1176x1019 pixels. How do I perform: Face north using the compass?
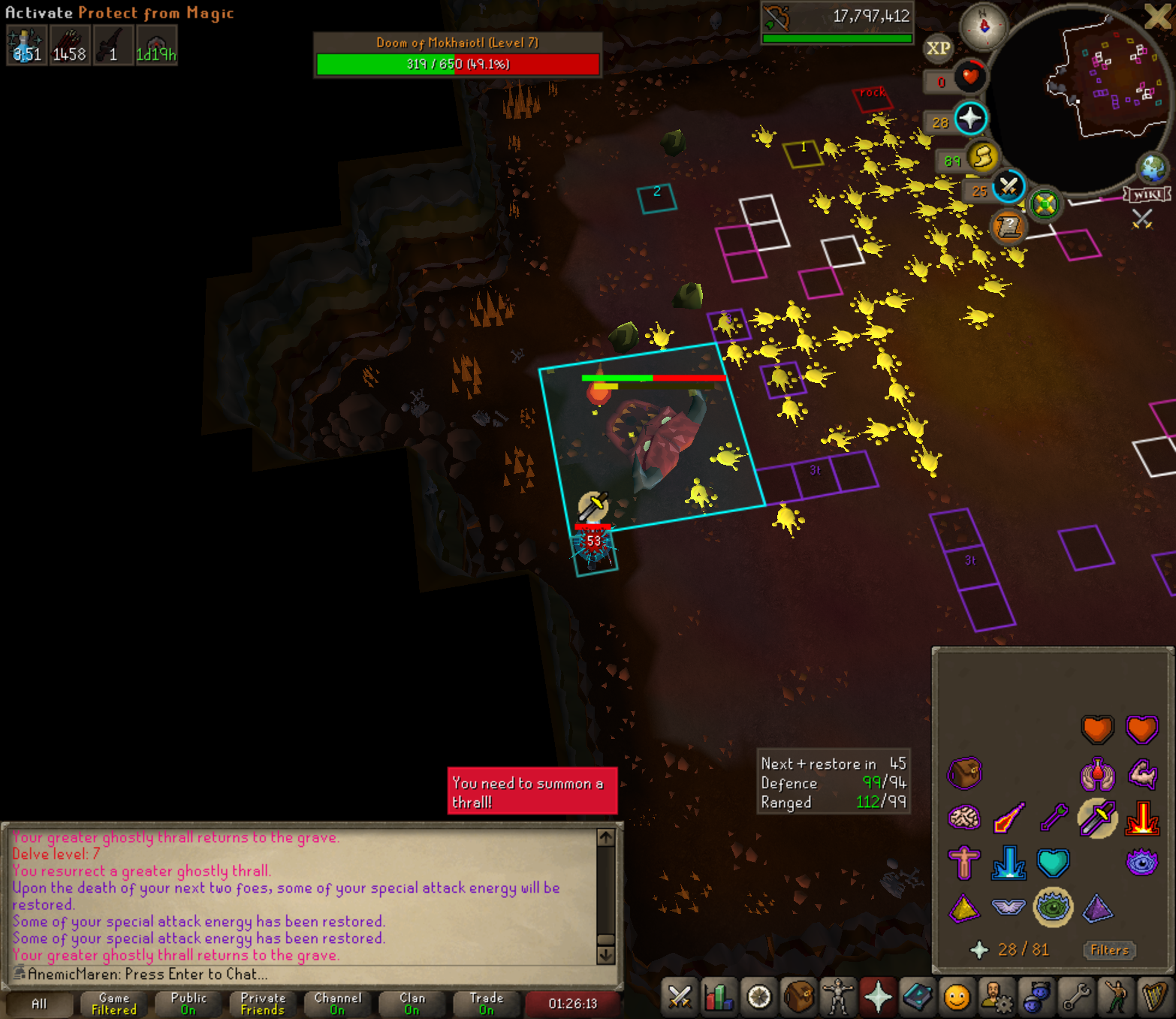(984, 26)
